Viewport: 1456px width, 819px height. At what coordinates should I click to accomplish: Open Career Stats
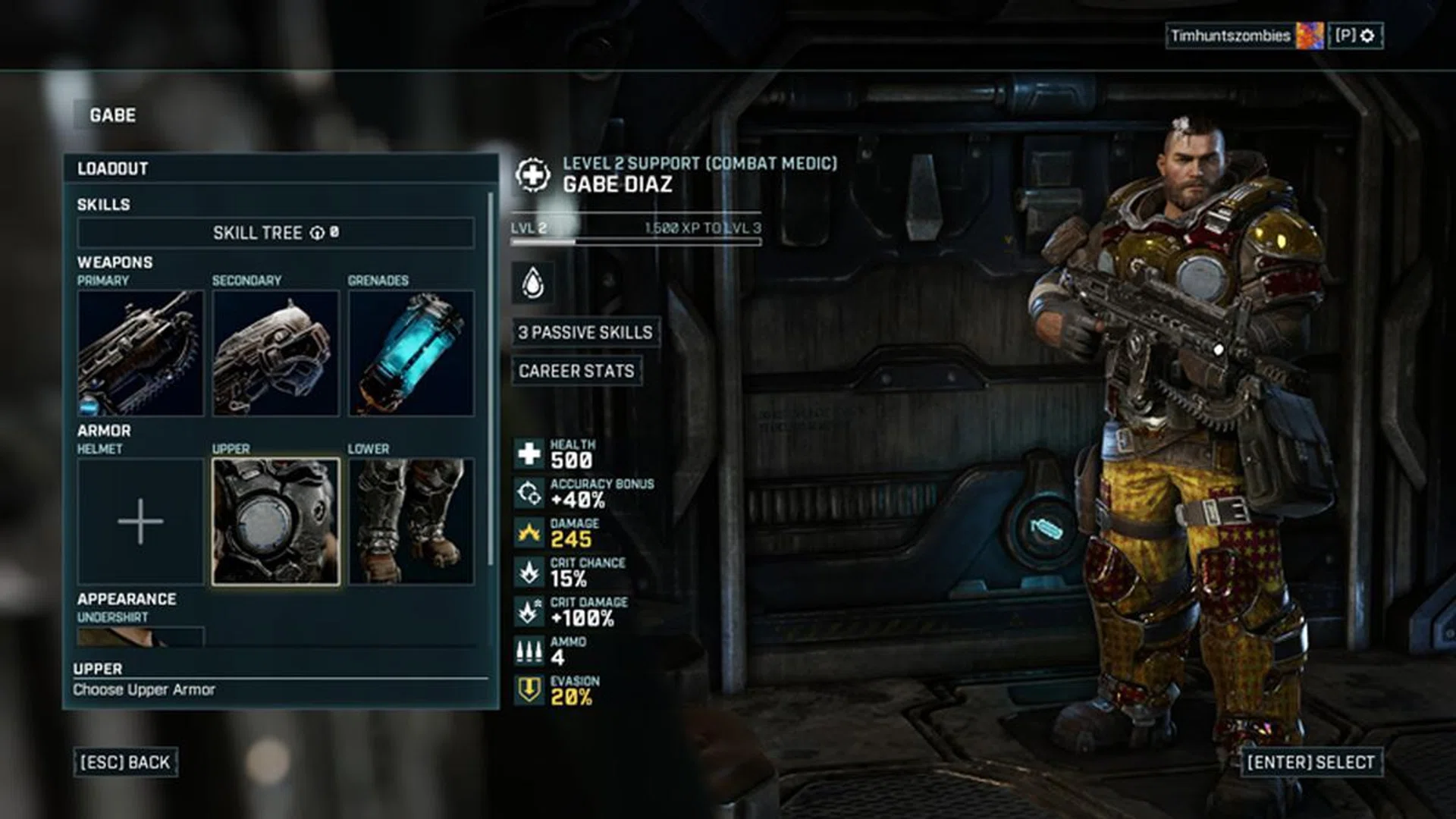576,372
